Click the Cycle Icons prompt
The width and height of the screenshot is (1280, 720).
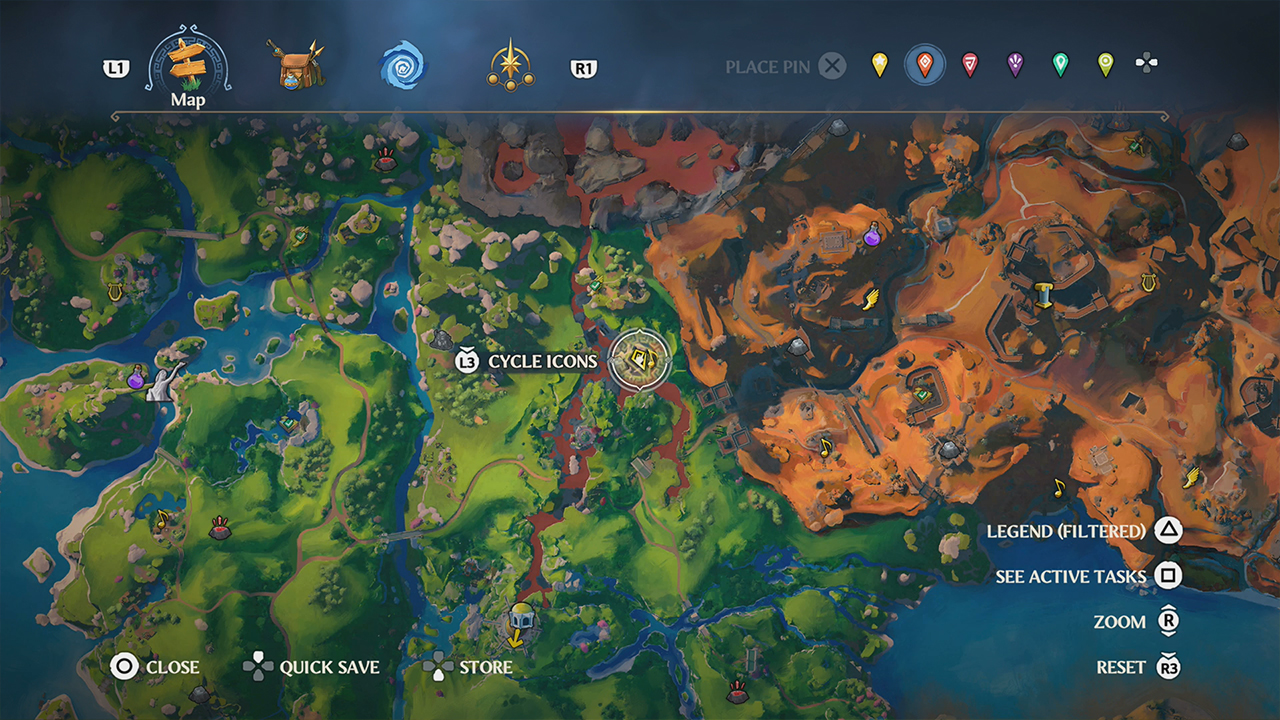(540, 360)
